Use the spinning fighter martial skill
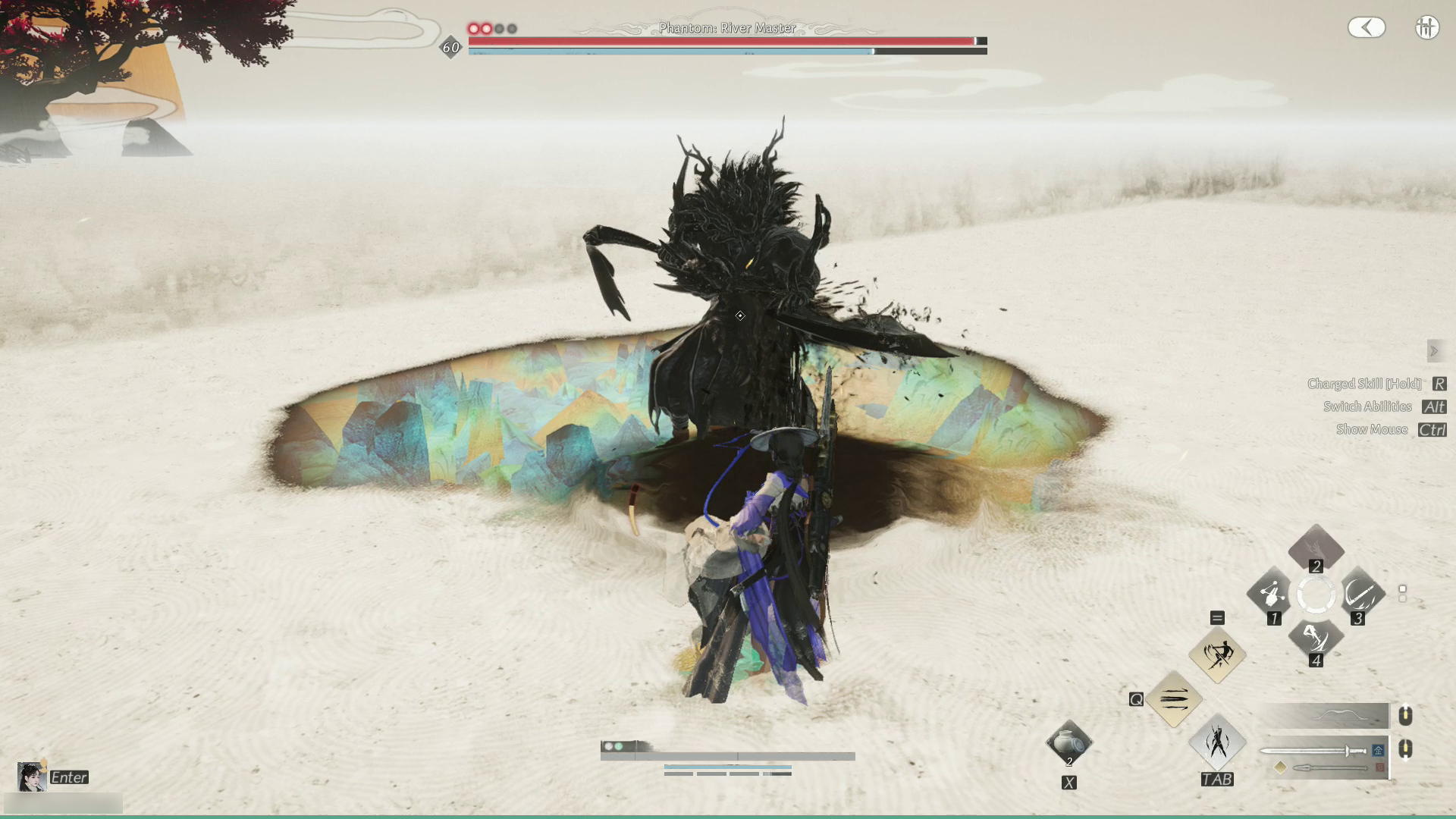Viewport: 1456px width, 819px height. [1217, 654]
